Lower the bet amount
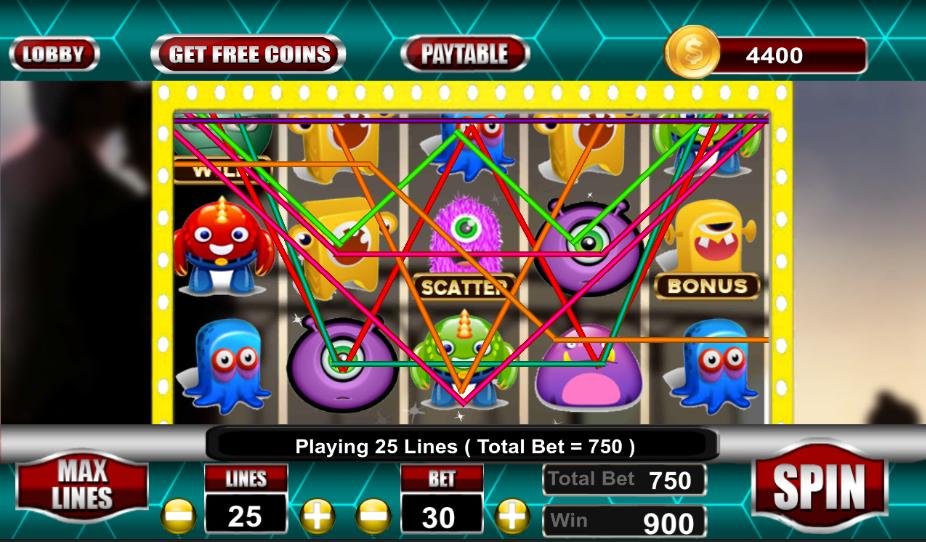 (x=374, y=516)
